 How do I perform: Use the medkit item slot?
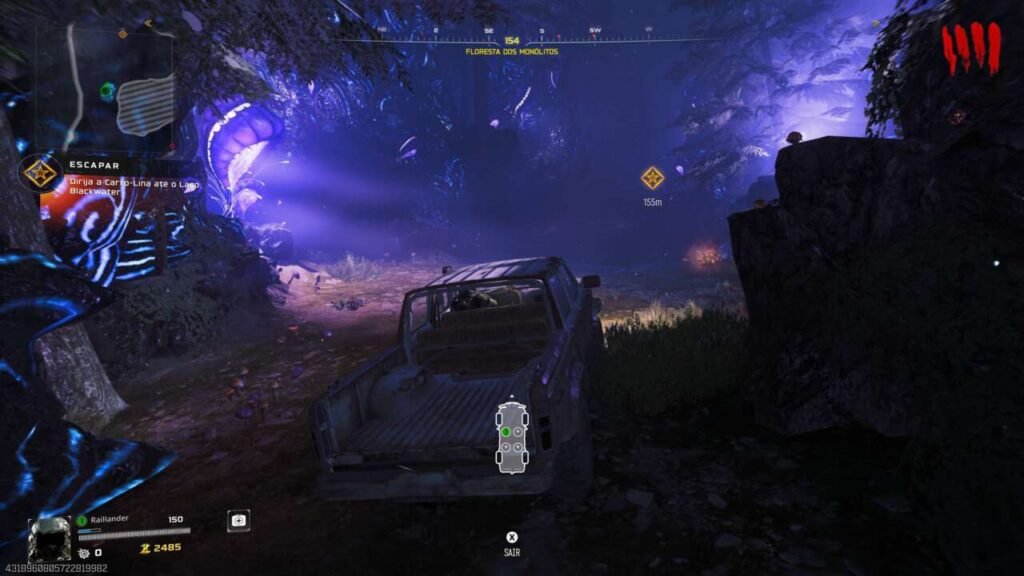(x=238, y=521)
